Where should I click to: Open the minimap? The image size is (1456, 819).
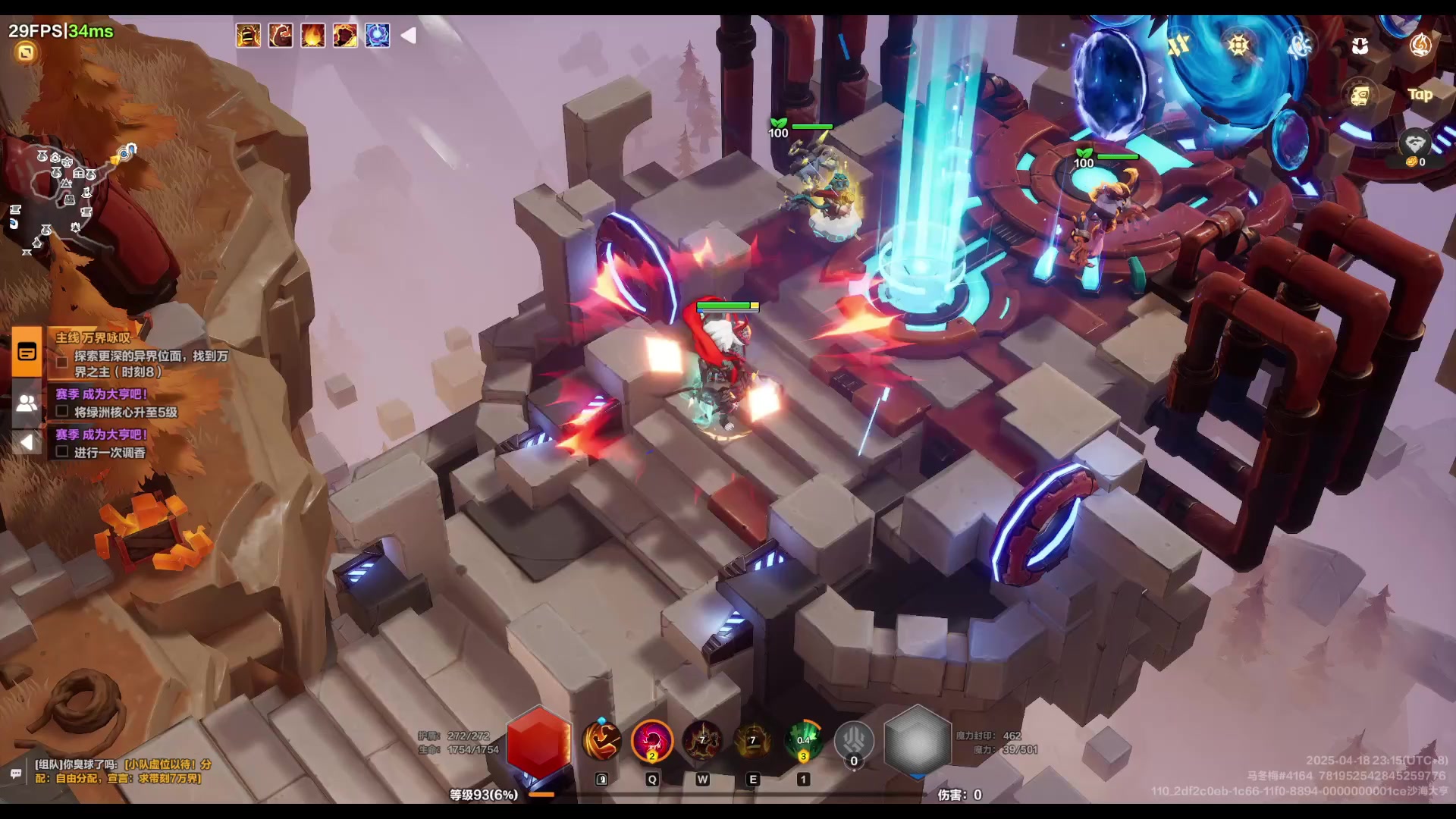tap(68, 197)
